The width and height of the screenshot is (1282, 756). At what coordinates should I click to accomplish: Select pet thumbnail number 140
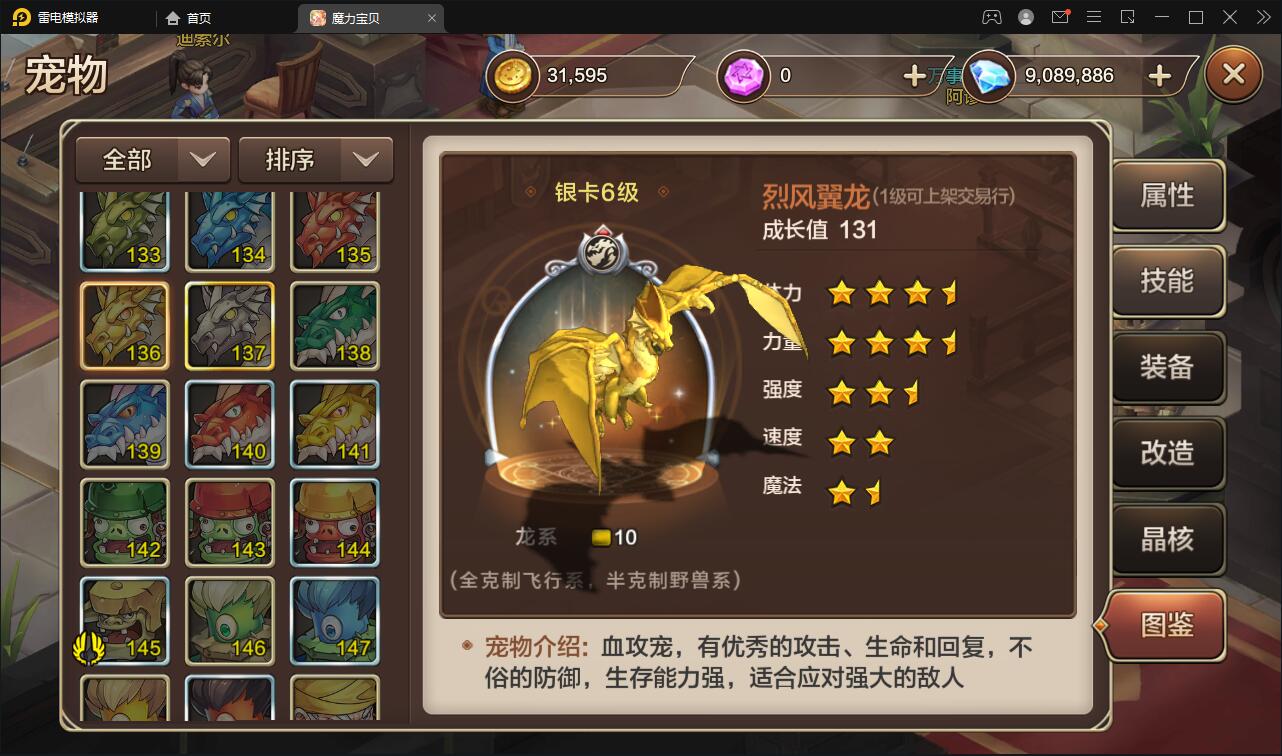coord(229,424)
